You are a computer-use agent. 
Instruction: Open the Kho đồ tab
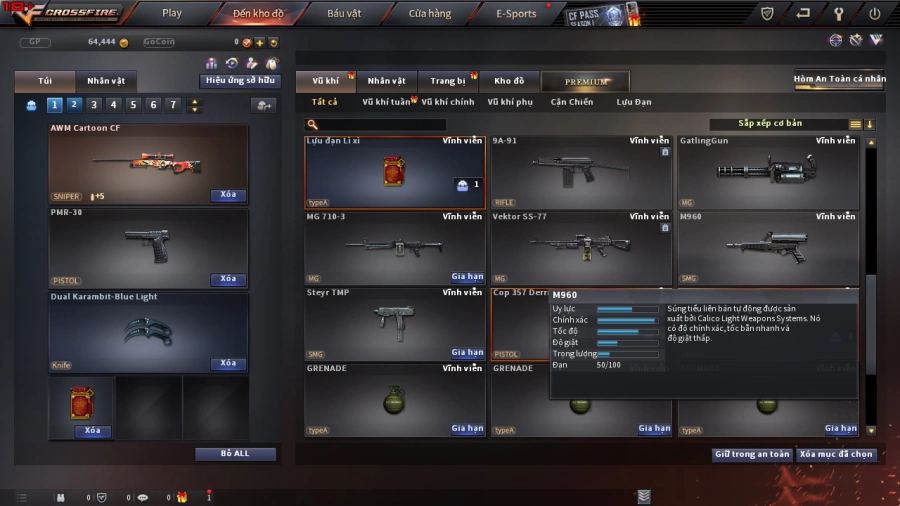point(509,81)
